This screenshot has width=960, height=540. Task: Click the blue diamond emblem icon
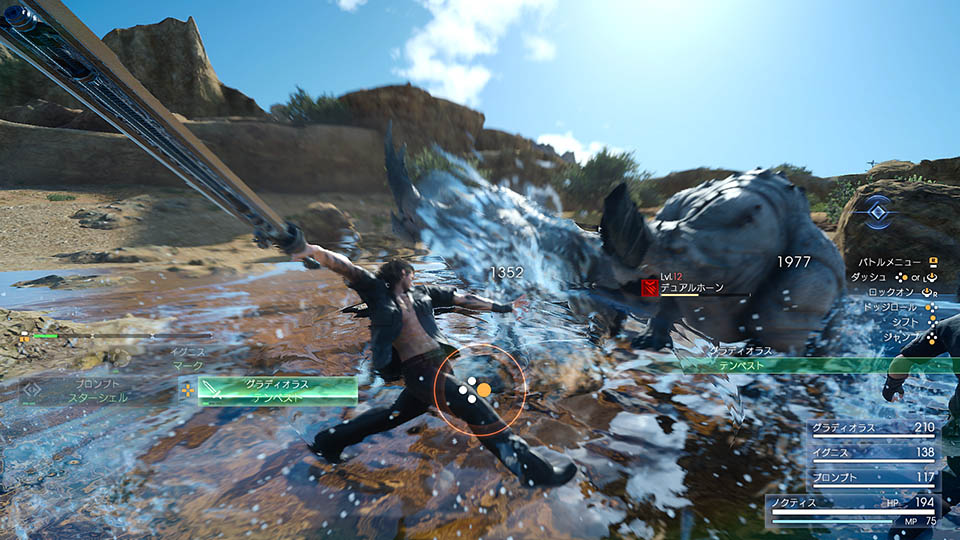878,211
